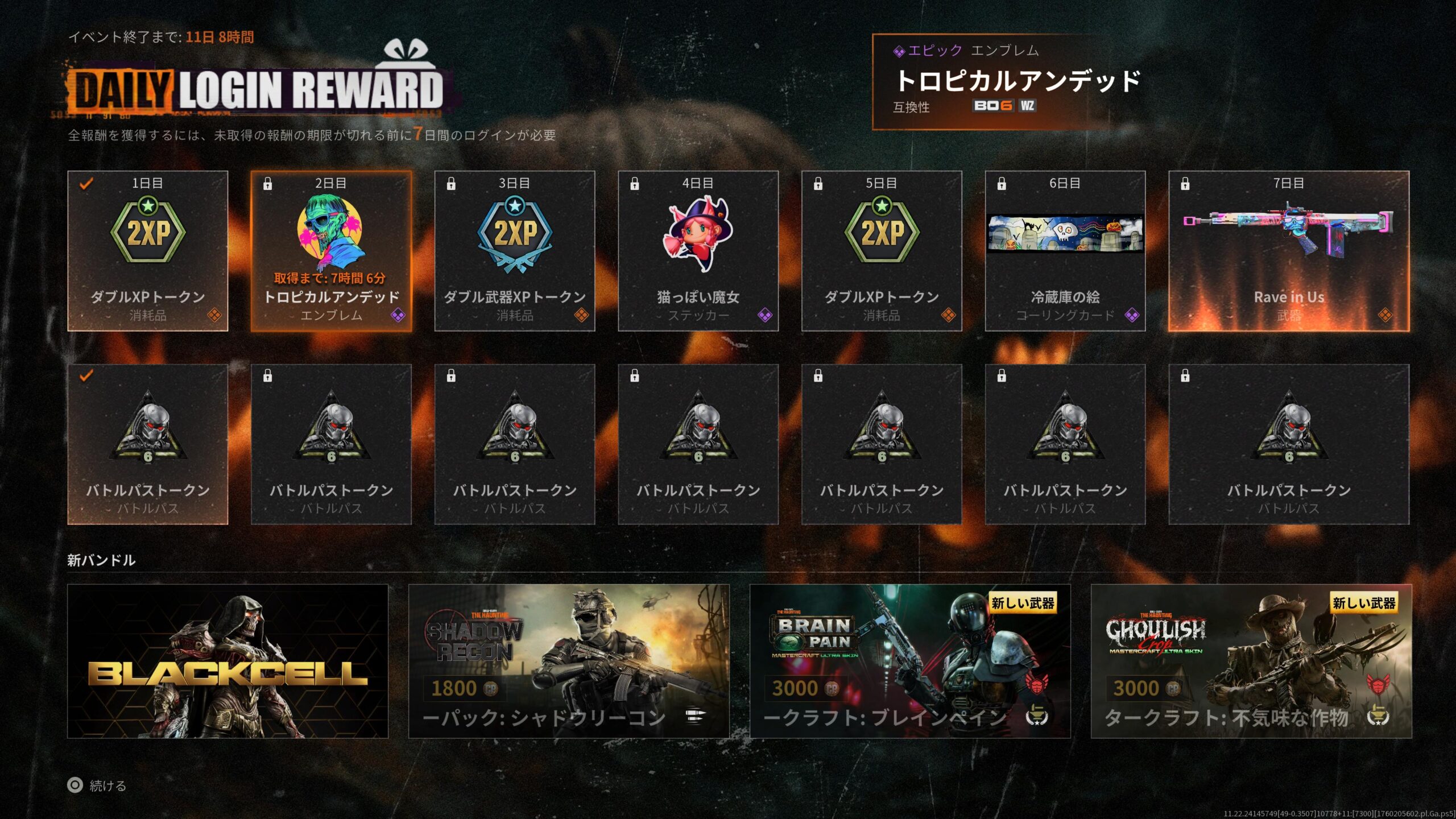
Task: Select the Day 1 Double XP Token reward
Action: [x=148, y=251]
